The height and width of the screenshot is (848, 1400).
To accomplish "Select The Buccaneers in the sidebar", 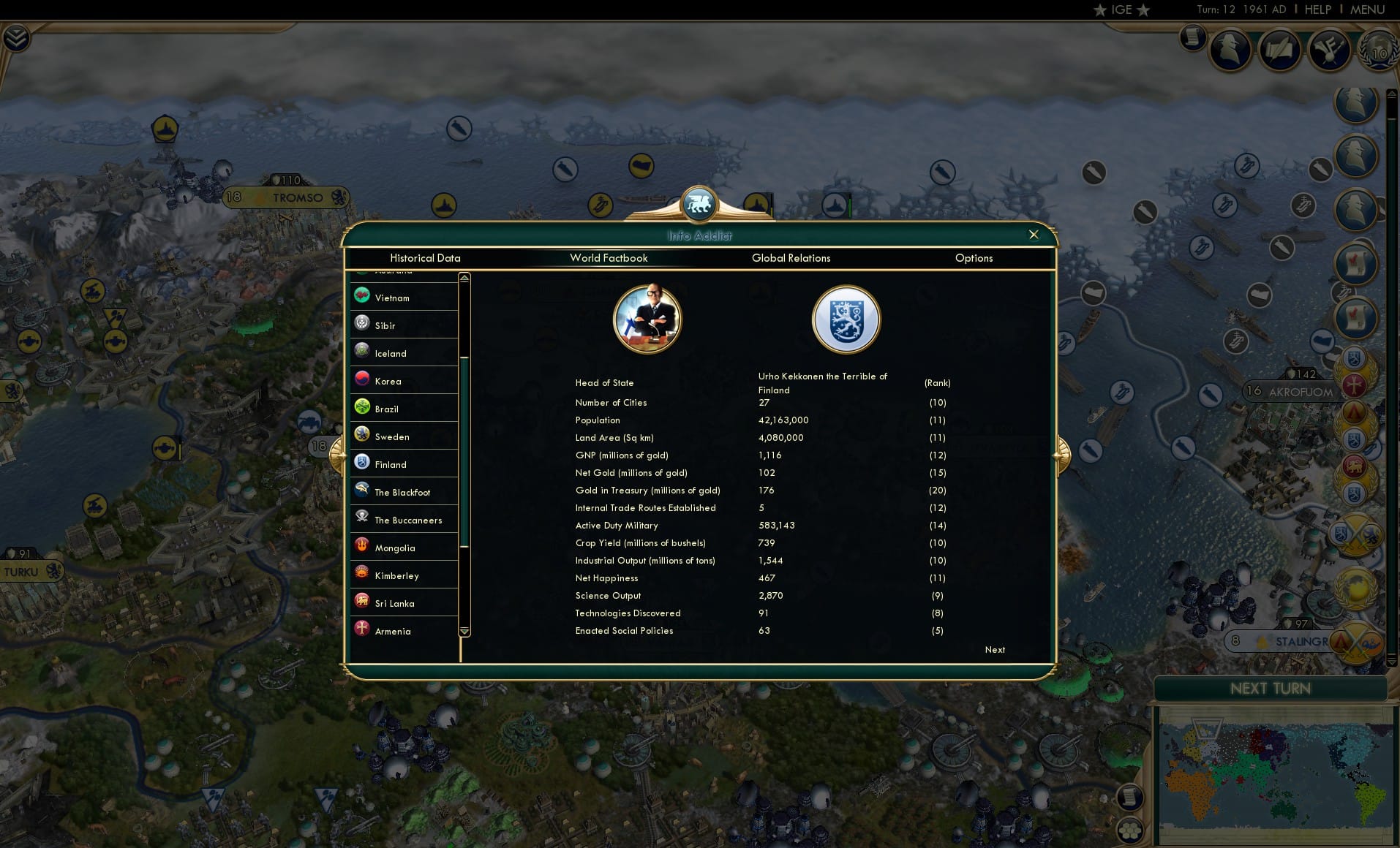I will [x=407, y=520].
